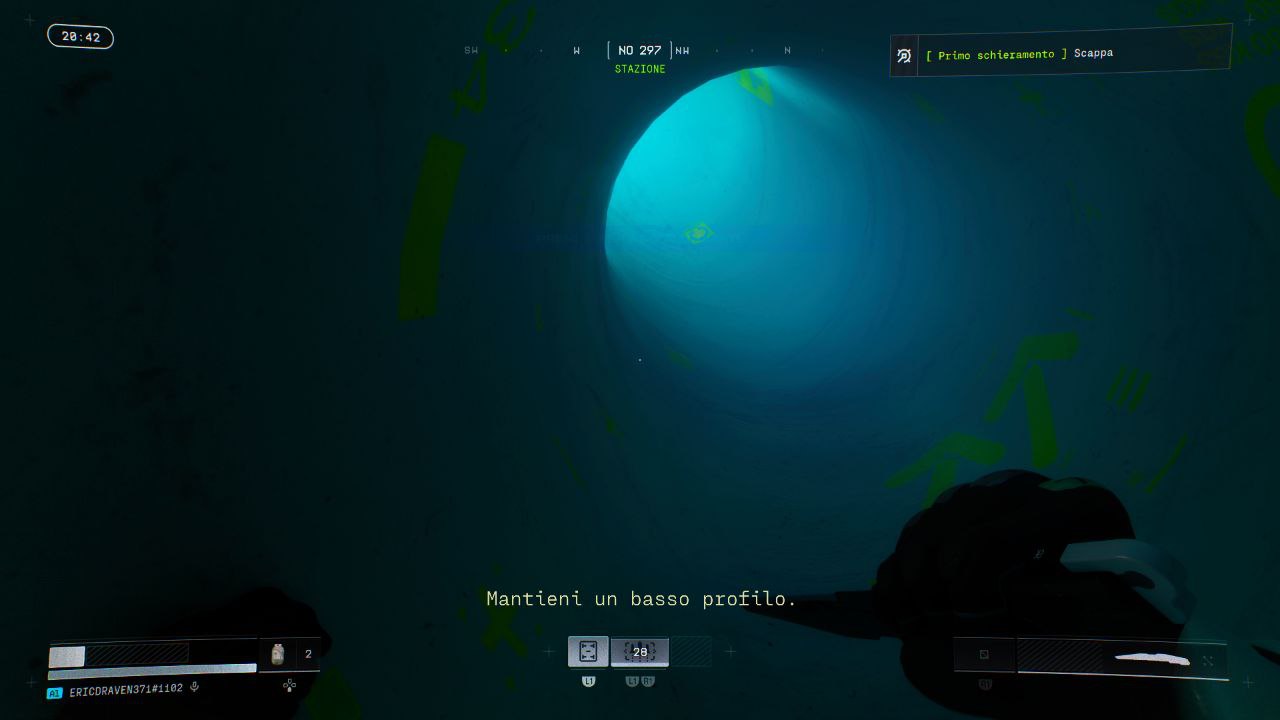Click the subtitle reading Mantieni un basso profilo
The height and width of the screenshot is (720, 1280).
click(640, 598)
